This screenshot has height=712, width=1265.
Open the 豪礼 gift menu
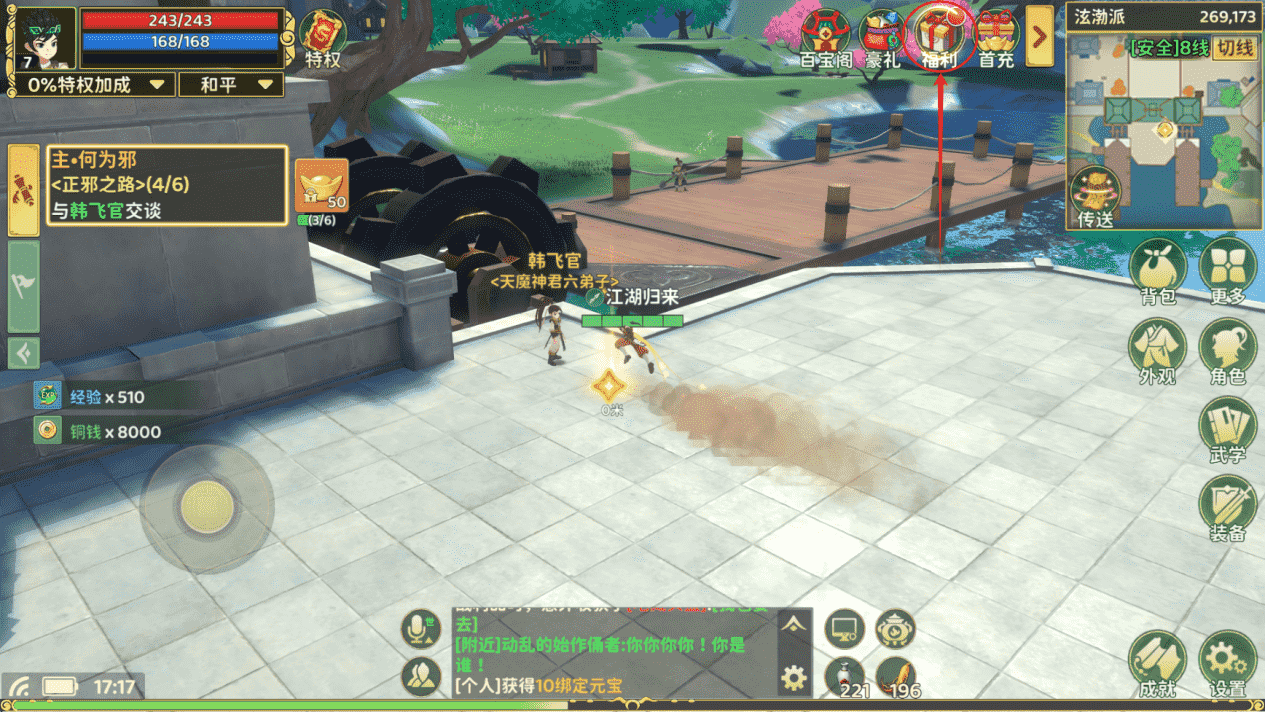point(882,38)
